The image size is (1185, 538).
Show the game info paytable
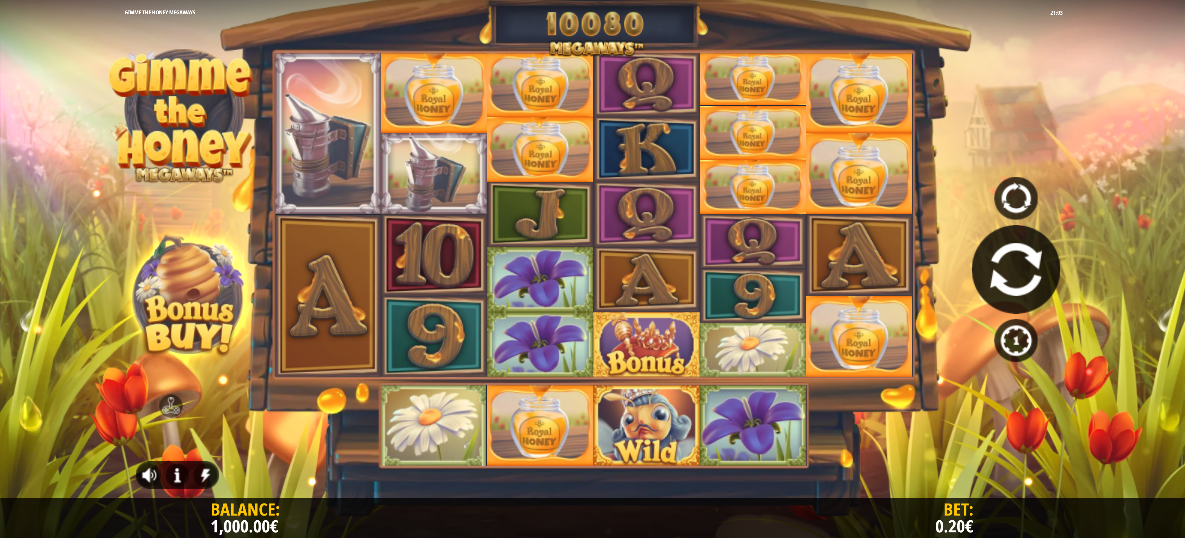coord(177,475)
